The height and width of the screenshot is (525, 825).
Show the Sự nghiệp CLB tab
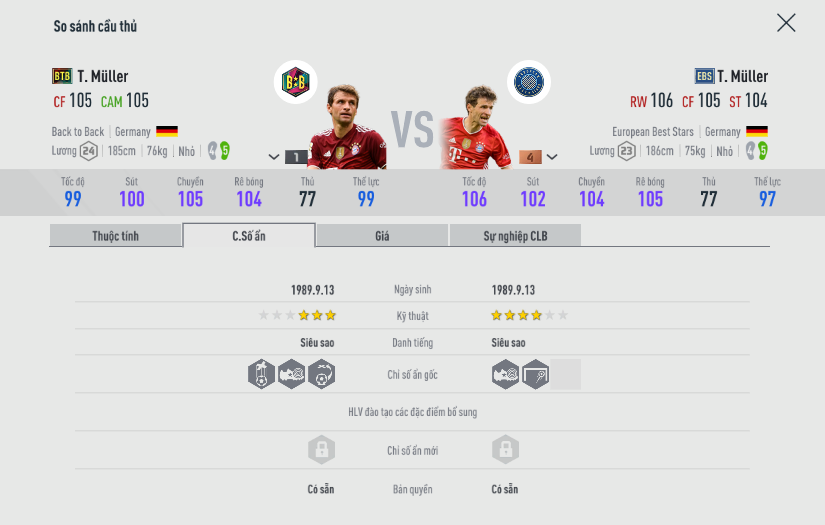coord(515,236)
